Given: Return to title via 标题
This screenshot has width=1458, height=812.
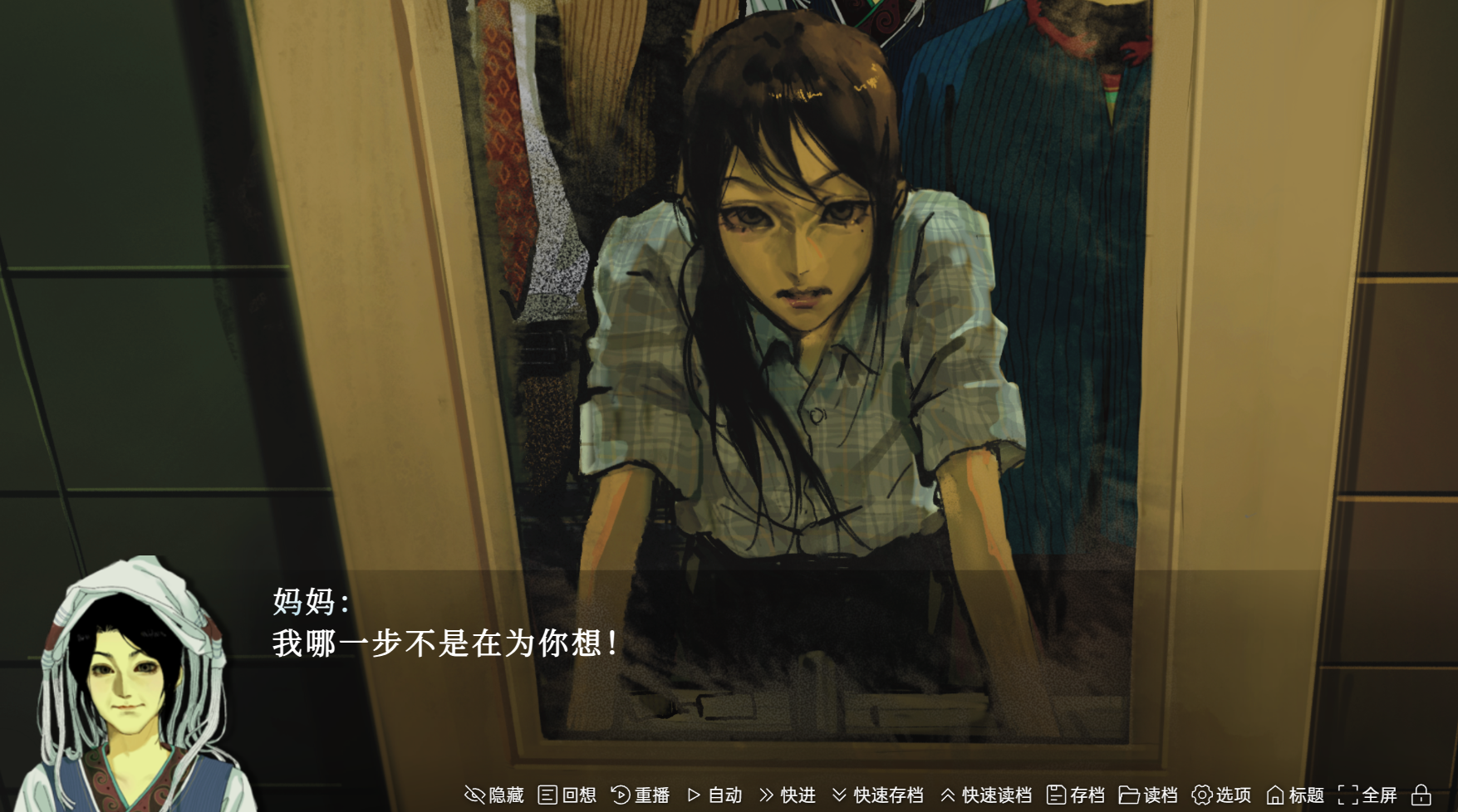Looking at the screenshot, I should click(x=1294, y=795).
